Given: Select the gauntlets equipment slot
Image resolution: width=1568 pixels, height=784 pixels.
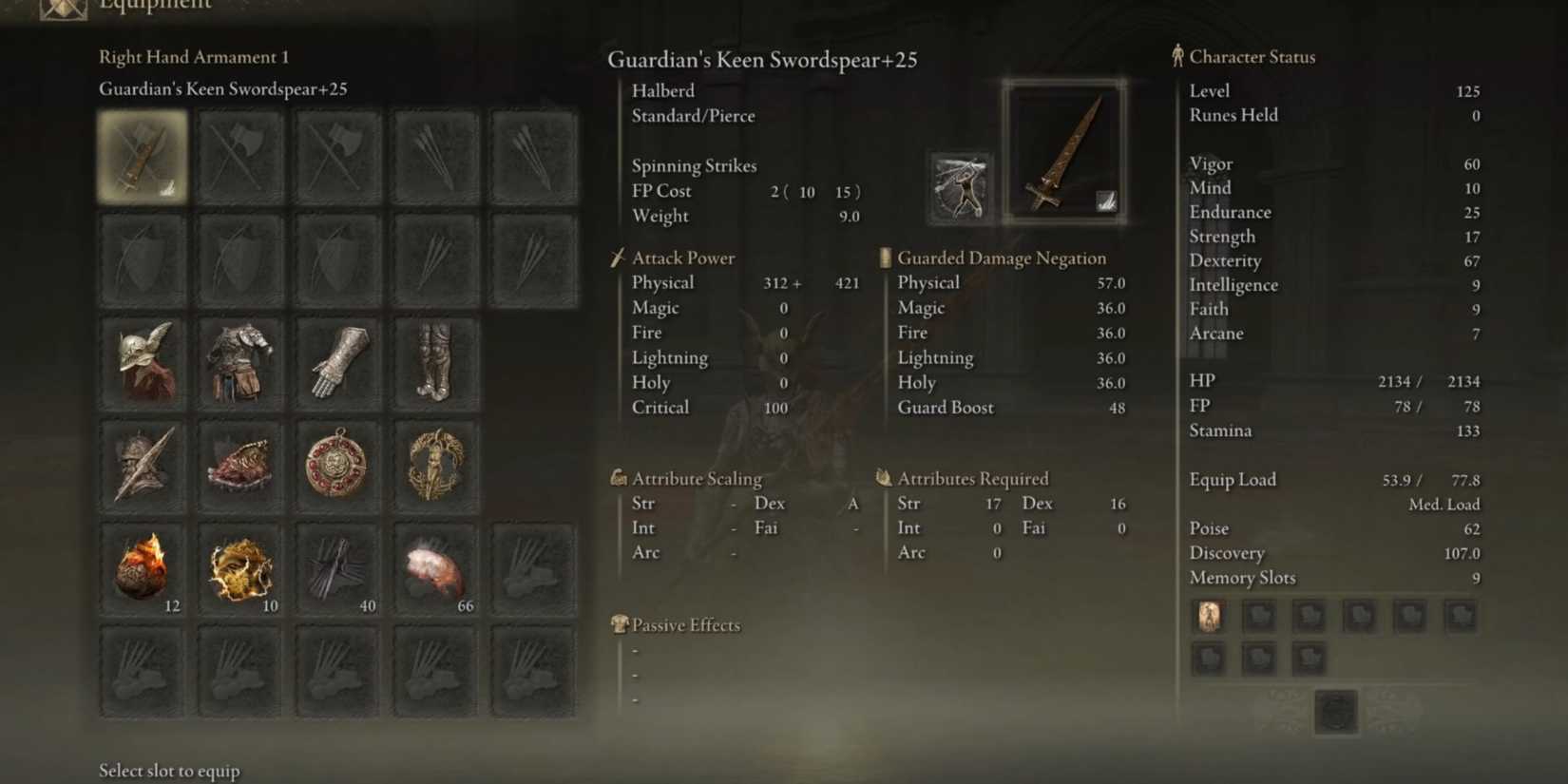Looking at the screenshot, I should click(x=337, y=362).
